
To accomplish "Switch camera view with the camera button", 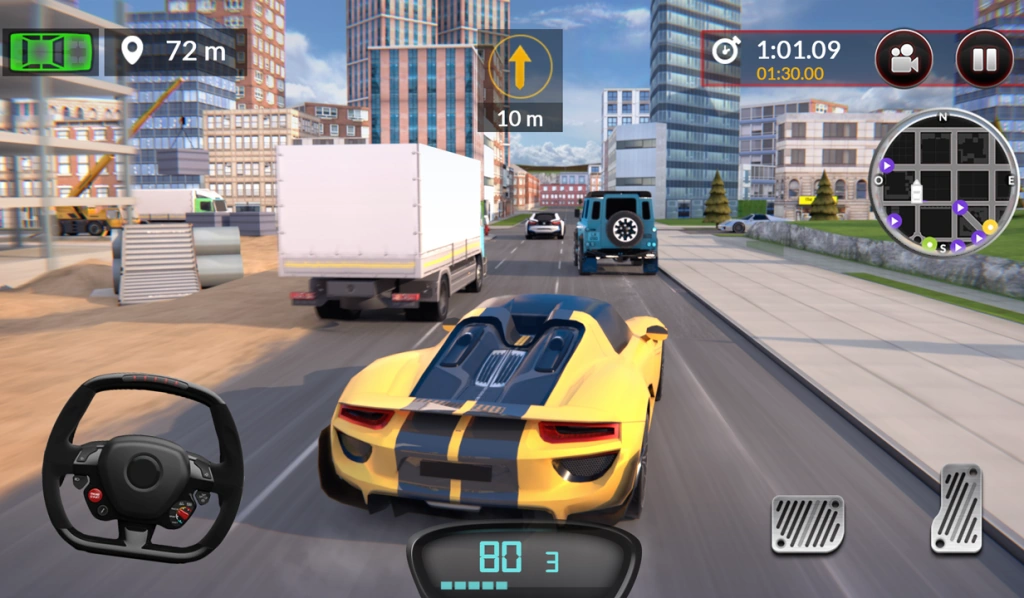I will click(x=904, y=59).
